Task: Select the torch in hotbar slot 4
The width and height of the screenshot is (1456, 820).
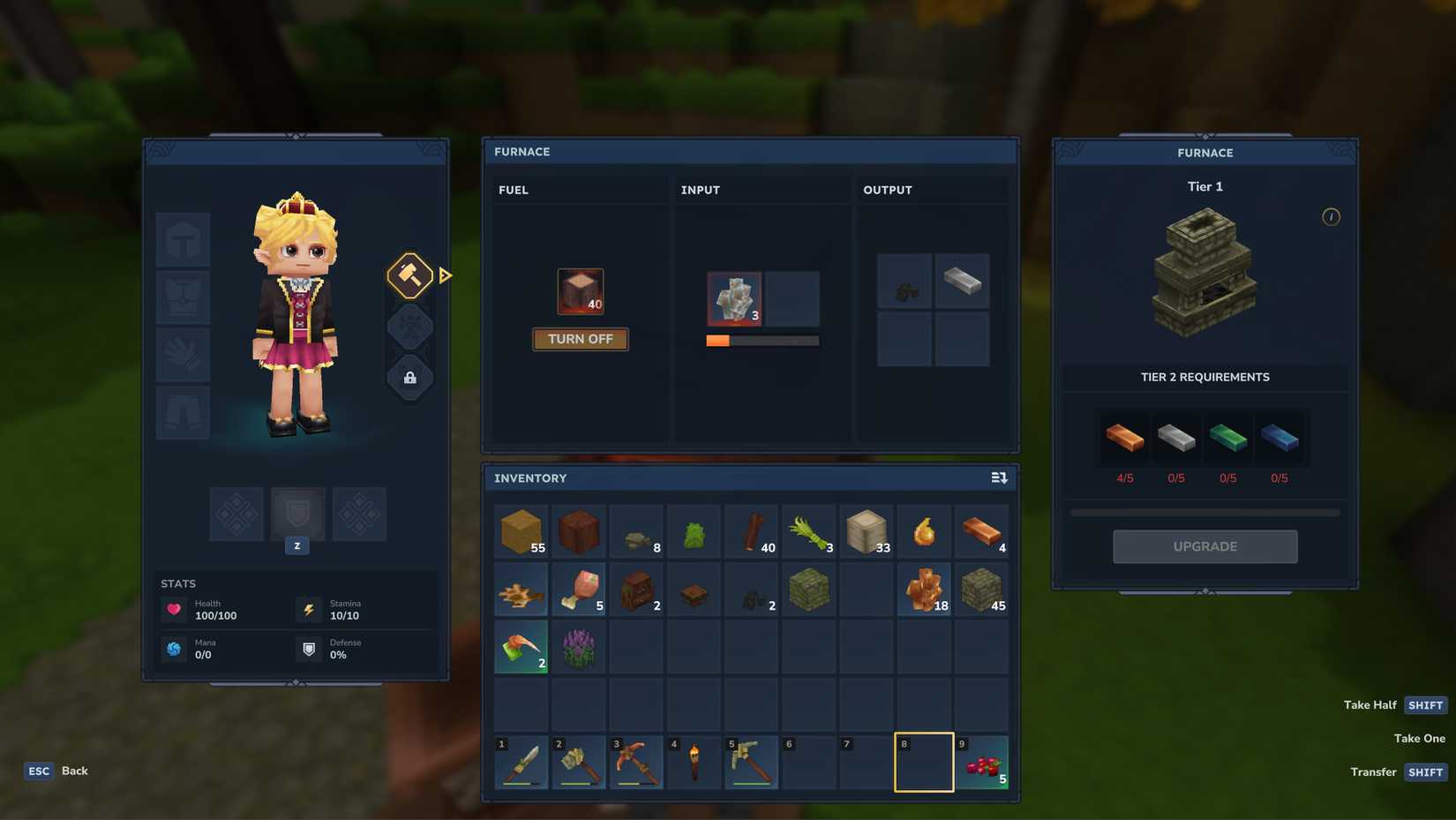Action: (694, 762)
